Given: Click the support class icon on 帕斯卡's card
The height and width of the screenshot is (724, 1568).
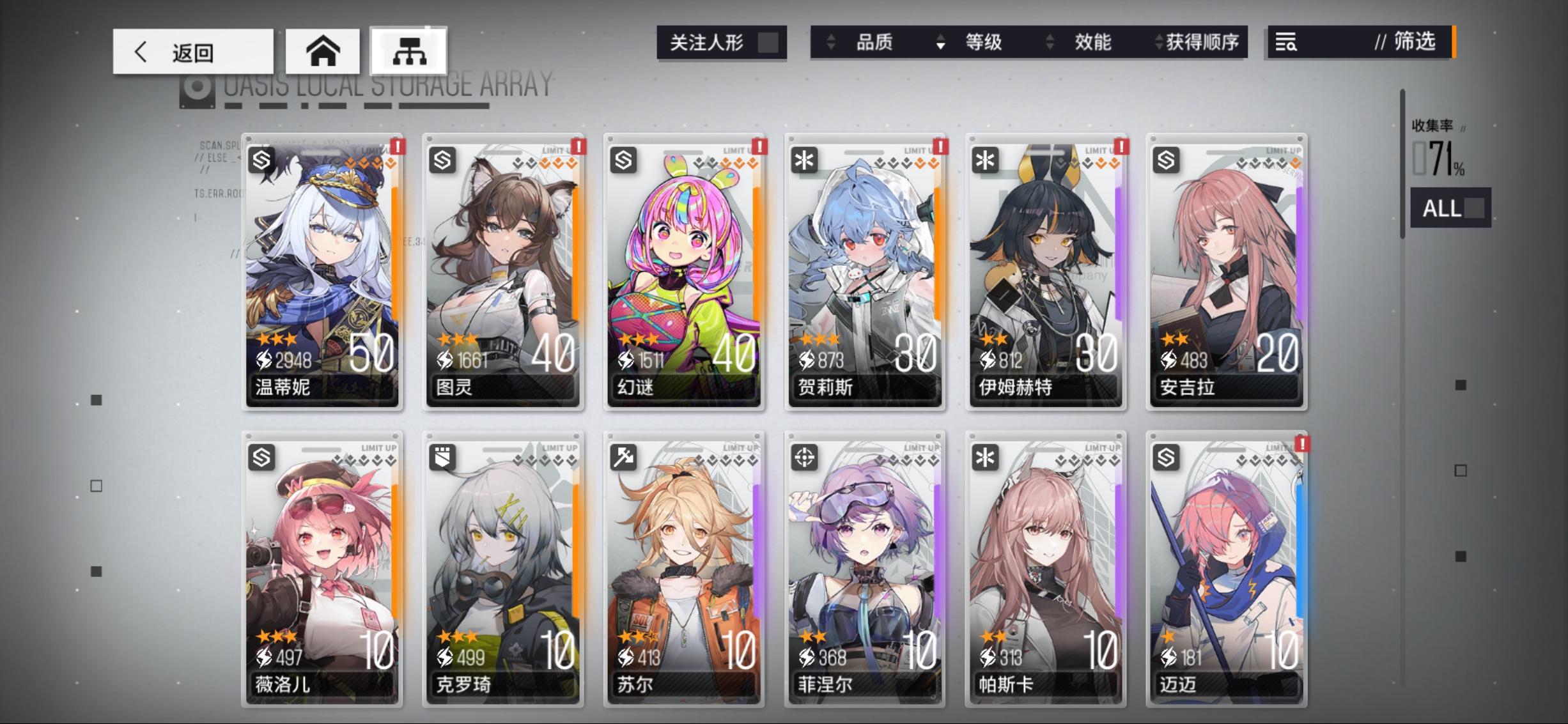Looking at the screenshot, I should pyautogui.click(x=986, y=456).
